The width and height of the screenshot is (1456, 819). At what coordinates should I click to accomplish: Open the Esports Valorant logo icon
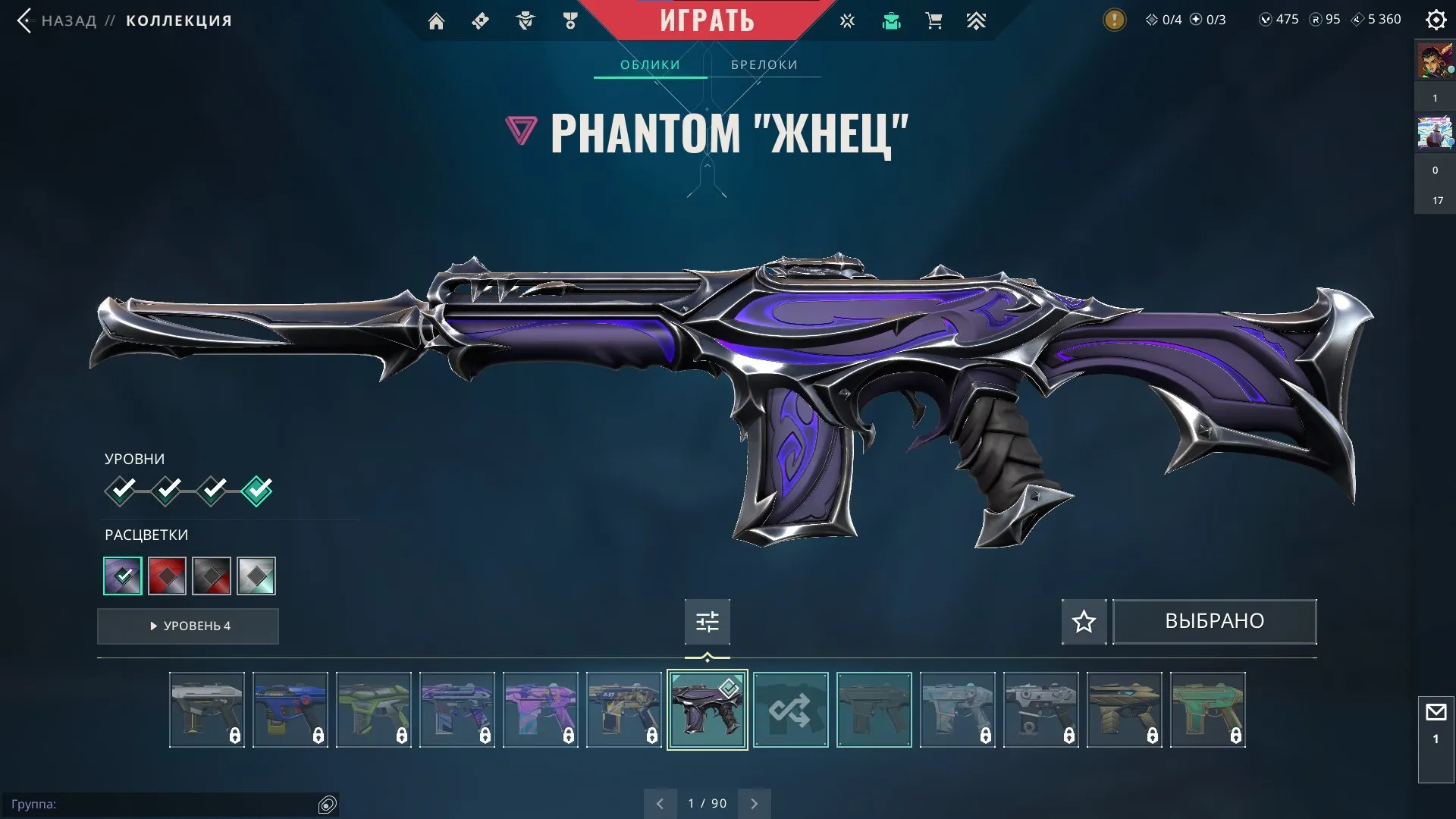[846, 20]
